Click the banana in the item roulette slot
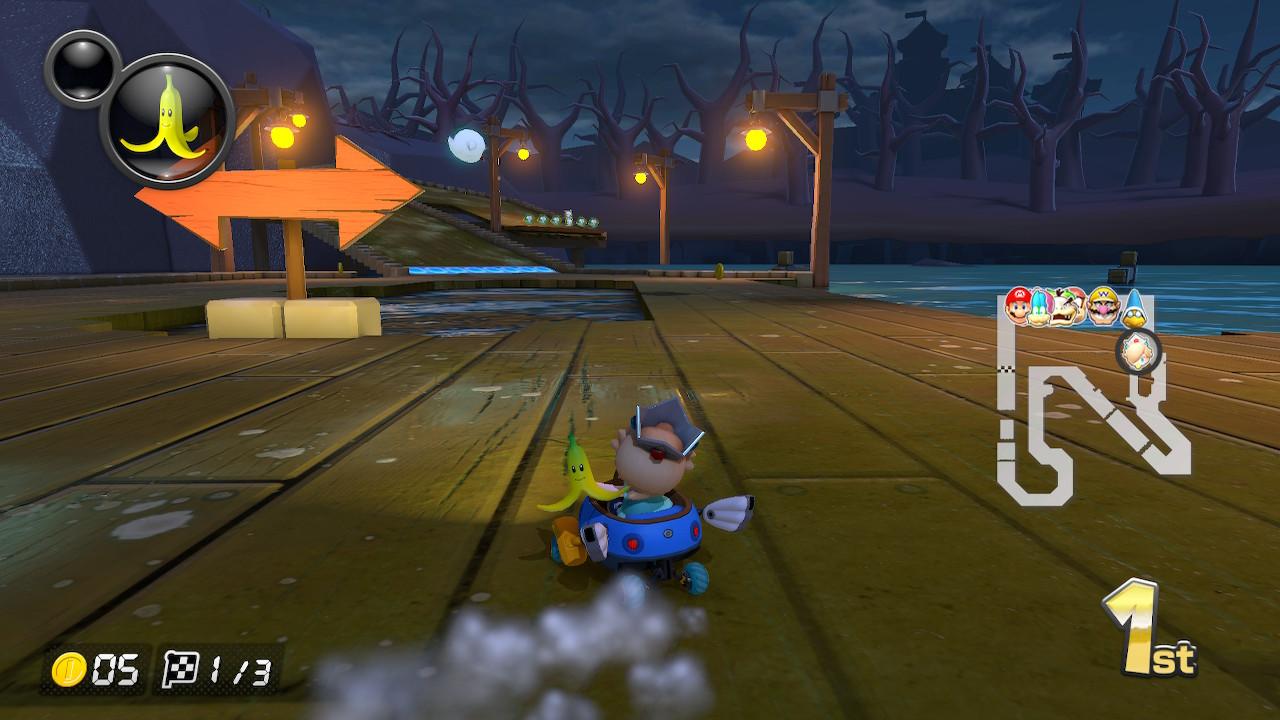 coord(169,113)
